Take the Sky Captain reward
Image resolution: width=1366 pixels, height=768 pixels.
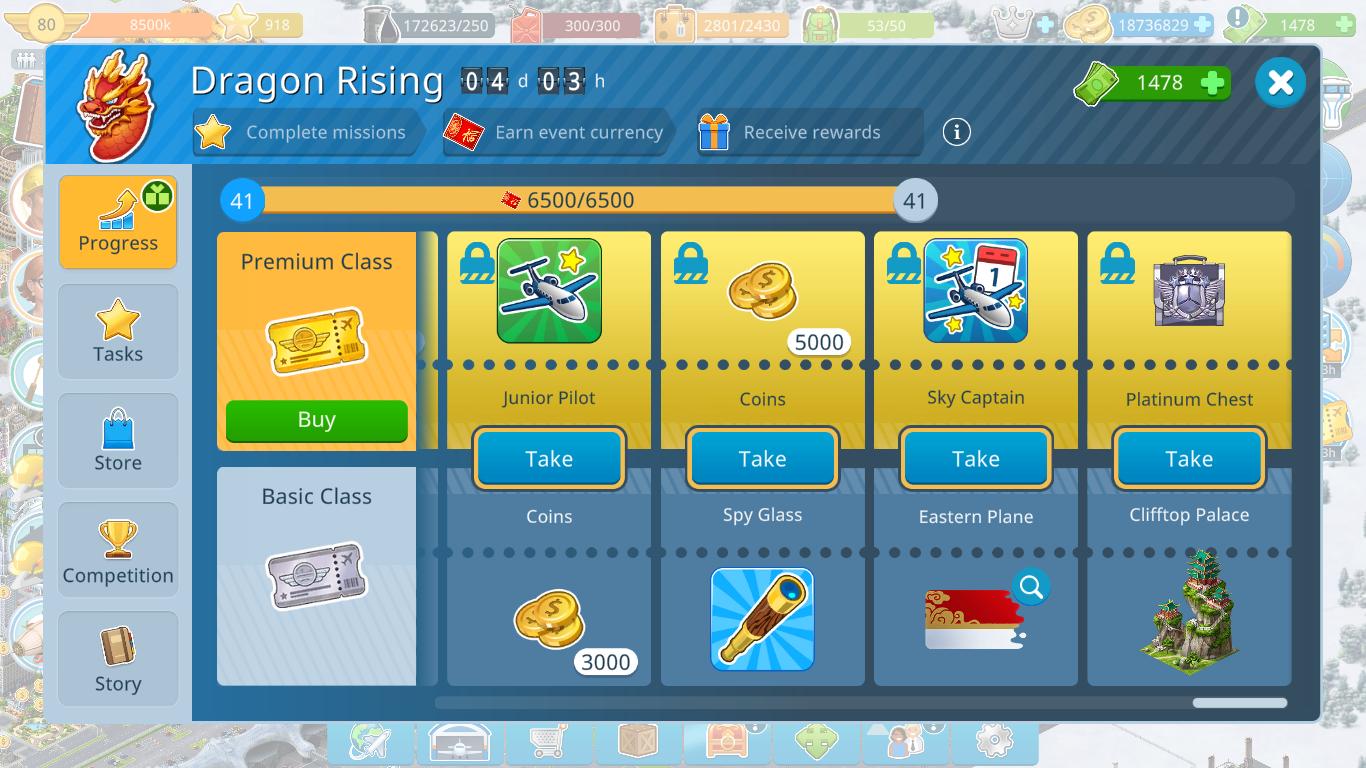pos(975,459)
